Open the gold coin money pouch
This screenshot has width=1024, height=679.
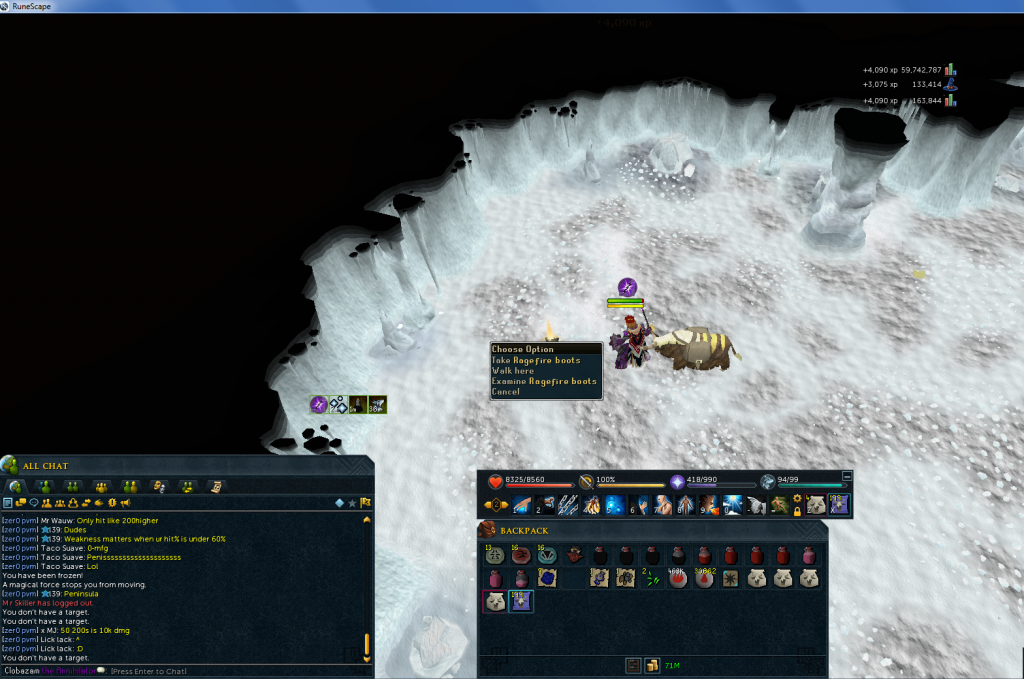tap(651, 665)
